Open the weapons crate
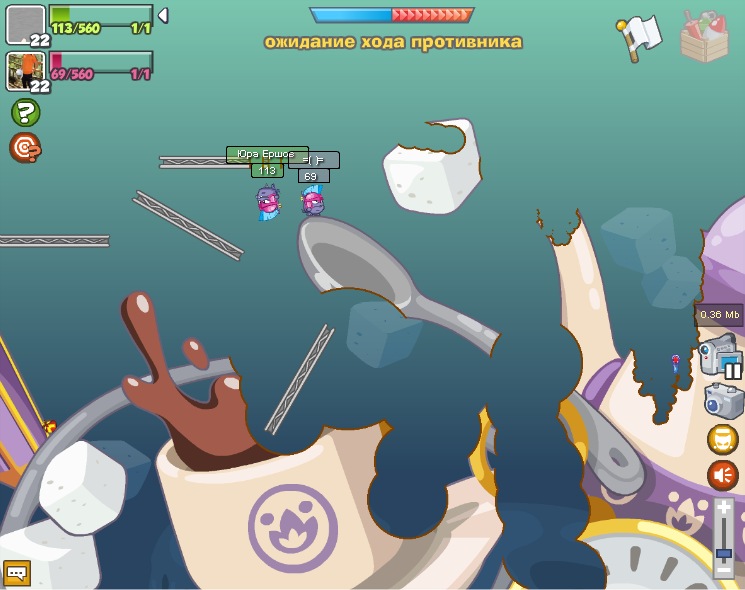 pos(704,37)
